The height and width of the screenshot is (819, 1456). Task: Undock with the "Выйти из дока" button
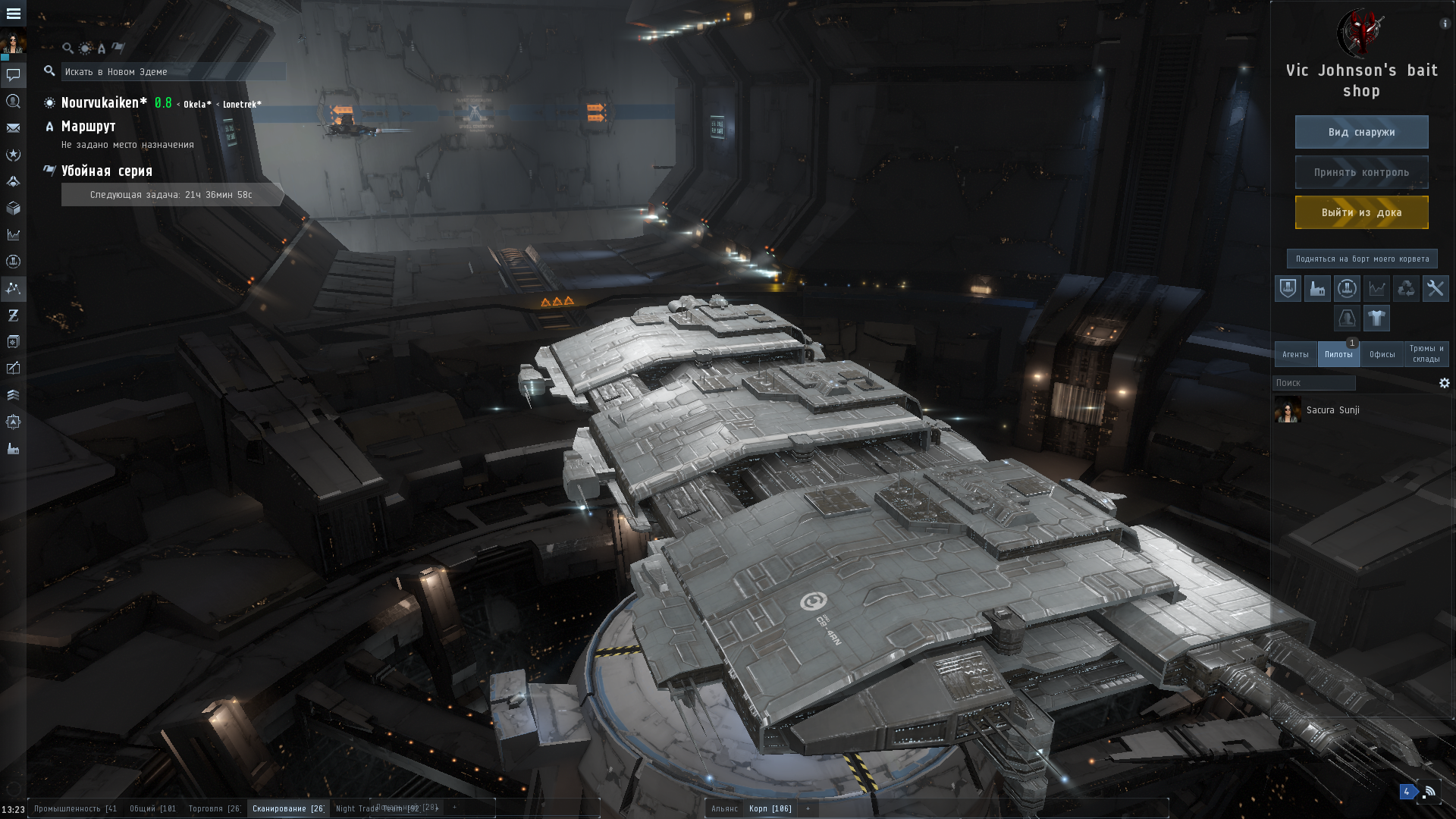coord(1361,212)
